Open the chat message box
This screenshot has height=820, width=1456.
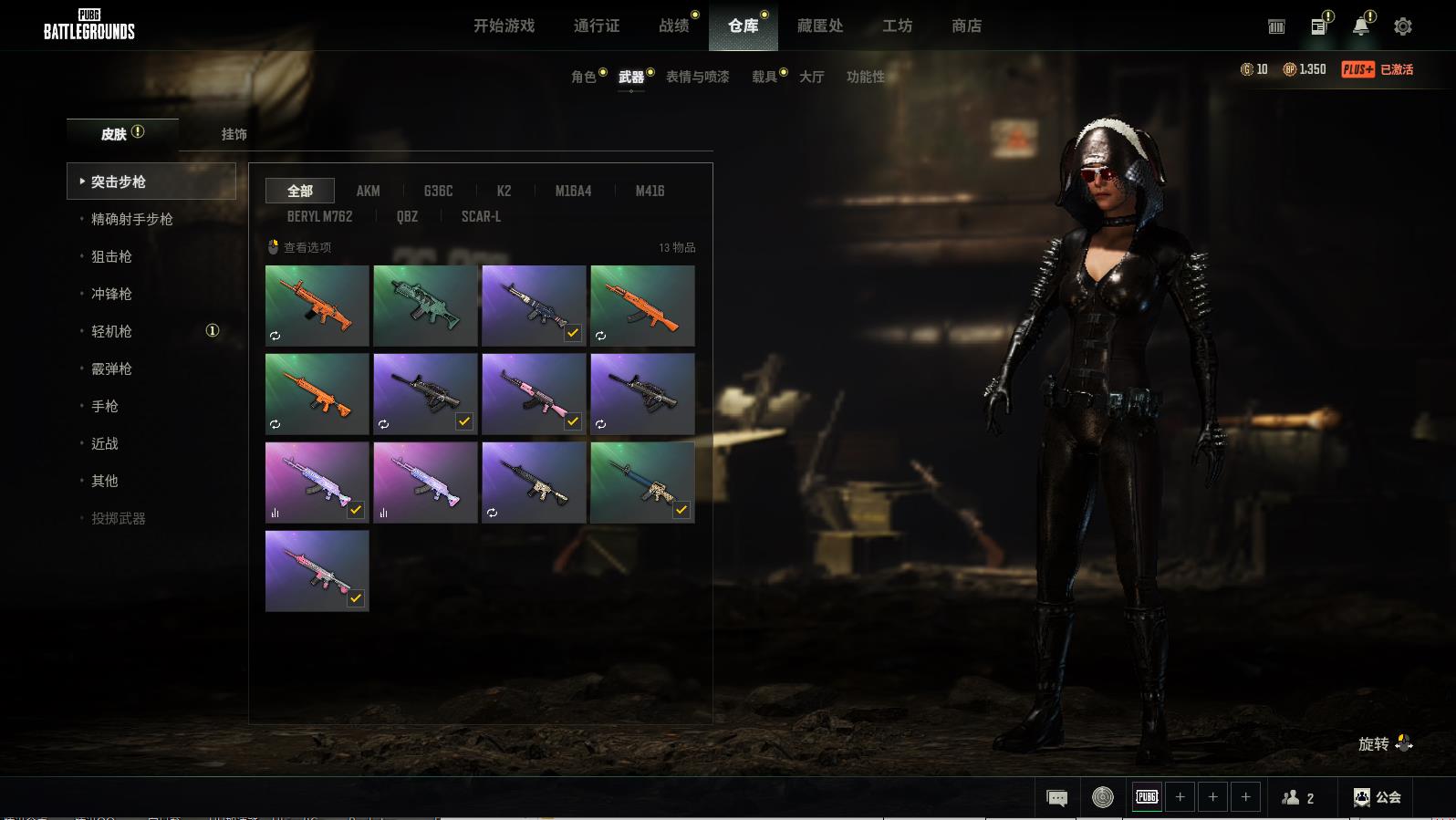click(x=1056, y=798)
